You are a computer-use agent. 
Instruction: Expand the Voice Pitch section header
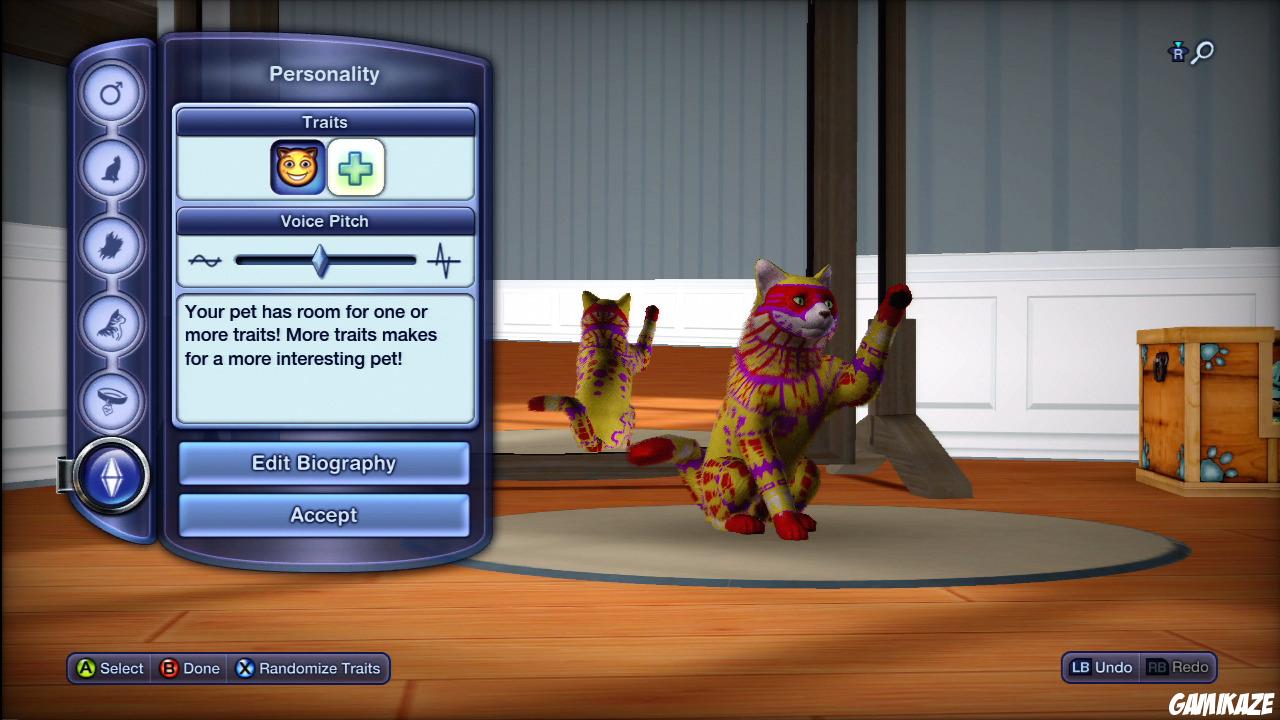[324, 221]
